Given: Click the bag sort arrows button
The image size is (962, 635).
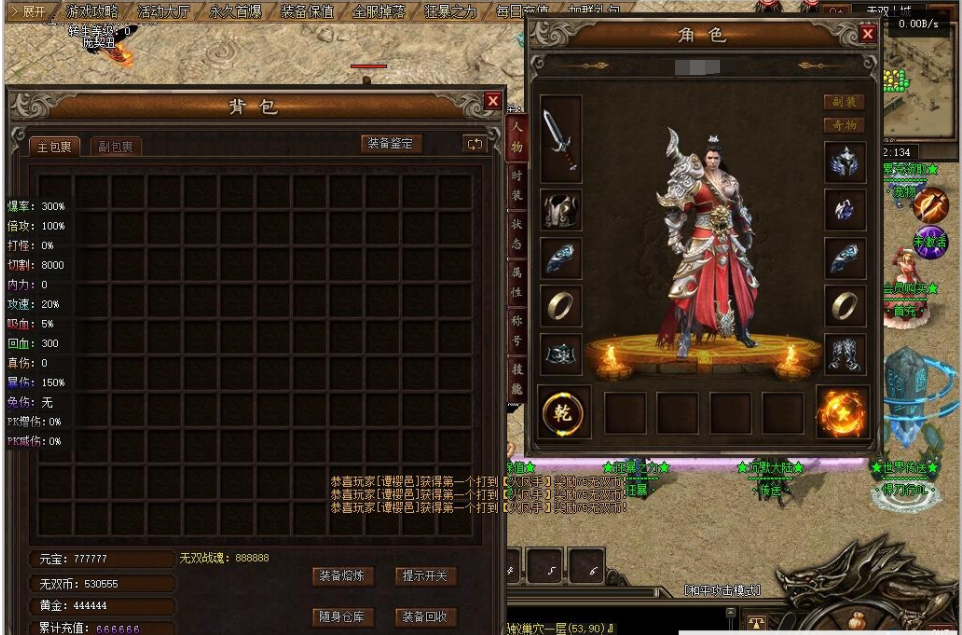Looking at the screenshot, I should pyautogui.click(x=474, y=144).
